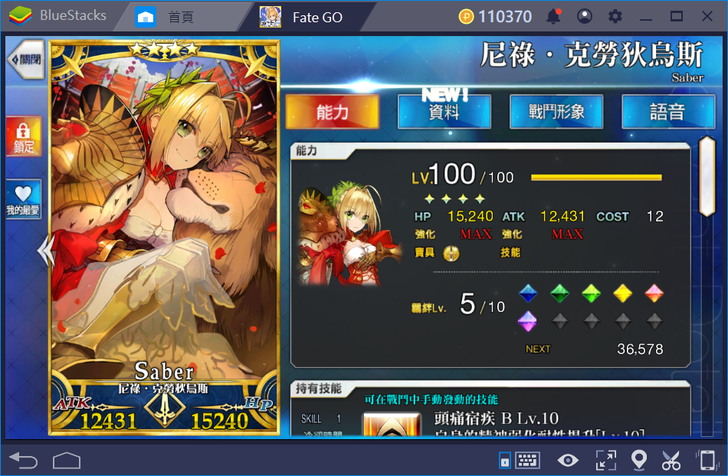Mark servant as favorite (我的最愛)
728x476 pixels.
23,198
